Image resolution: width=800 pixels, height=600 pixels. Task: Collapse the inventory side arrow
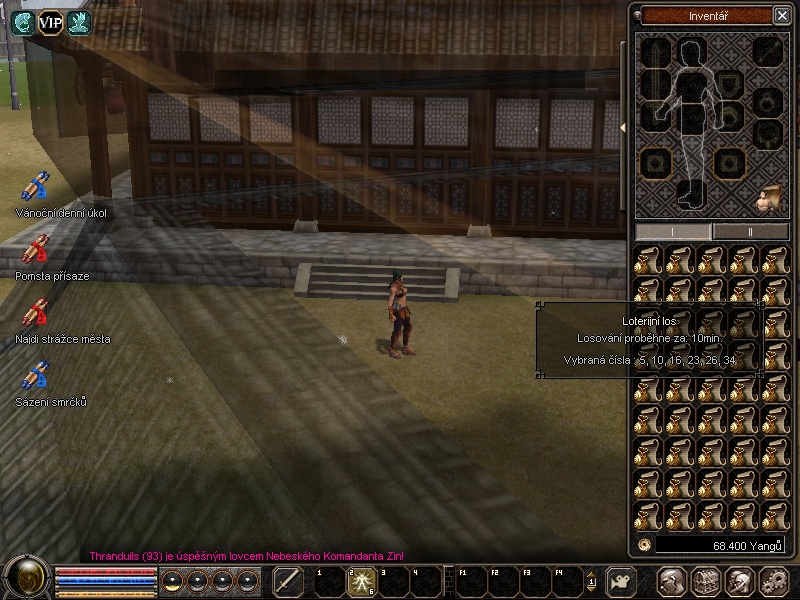[624, 127]
